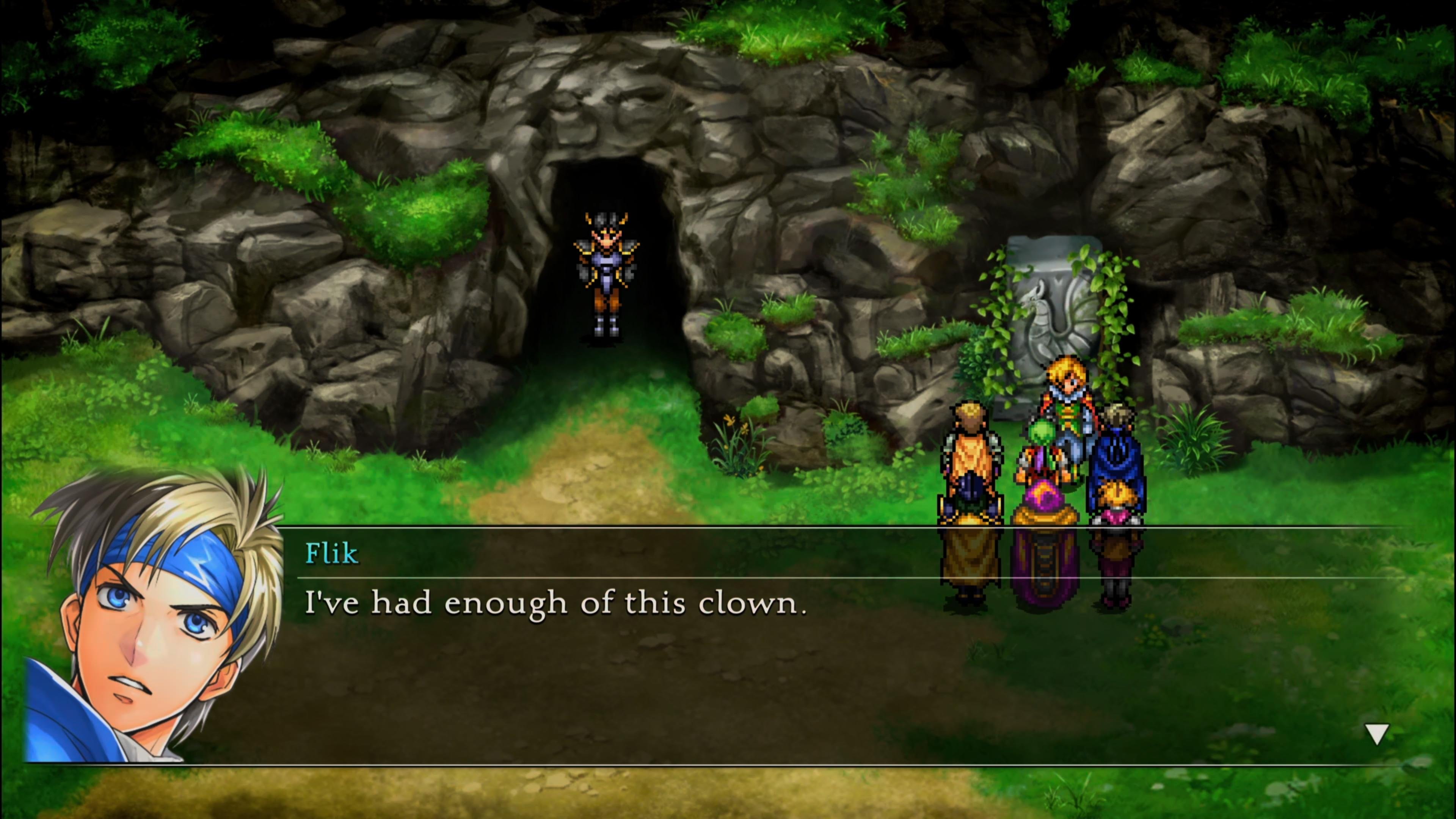Advance dialogue with the white arrow indicator
Image resolution: width=1456 pixels, height=819 pixels.
click(x=1377, y=734)
